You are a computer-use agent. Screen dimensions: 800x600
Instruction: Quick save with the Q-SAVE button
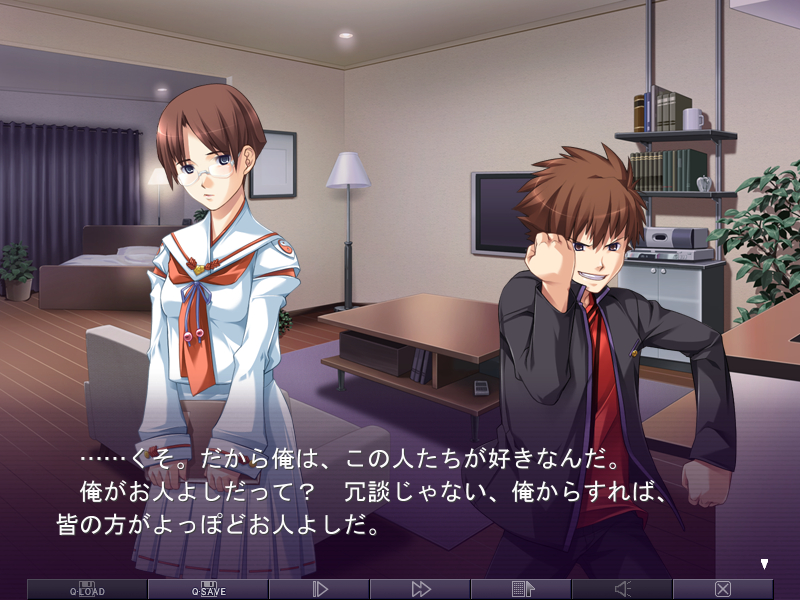click(208, 589)
